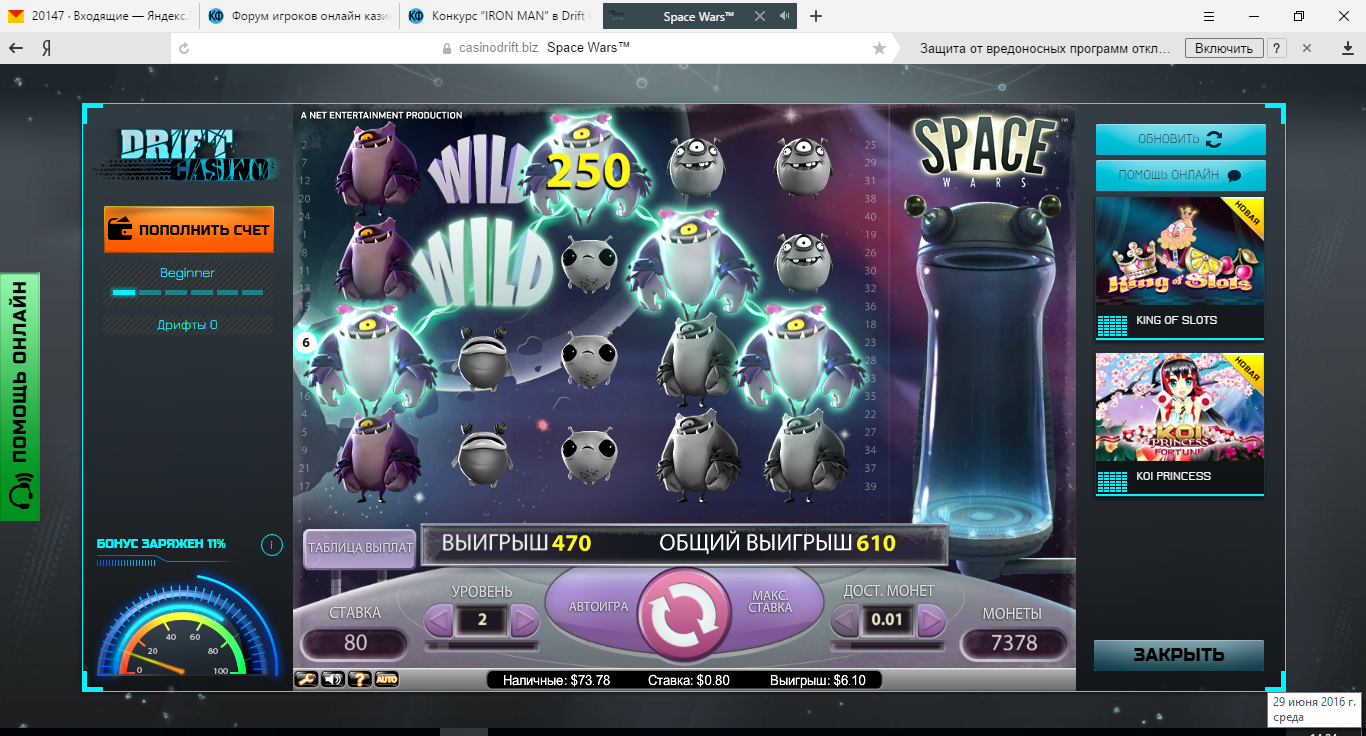Refresh the game with Обновить
The height and width of the screenshot is (736, 1366).
click(1180, 139)
